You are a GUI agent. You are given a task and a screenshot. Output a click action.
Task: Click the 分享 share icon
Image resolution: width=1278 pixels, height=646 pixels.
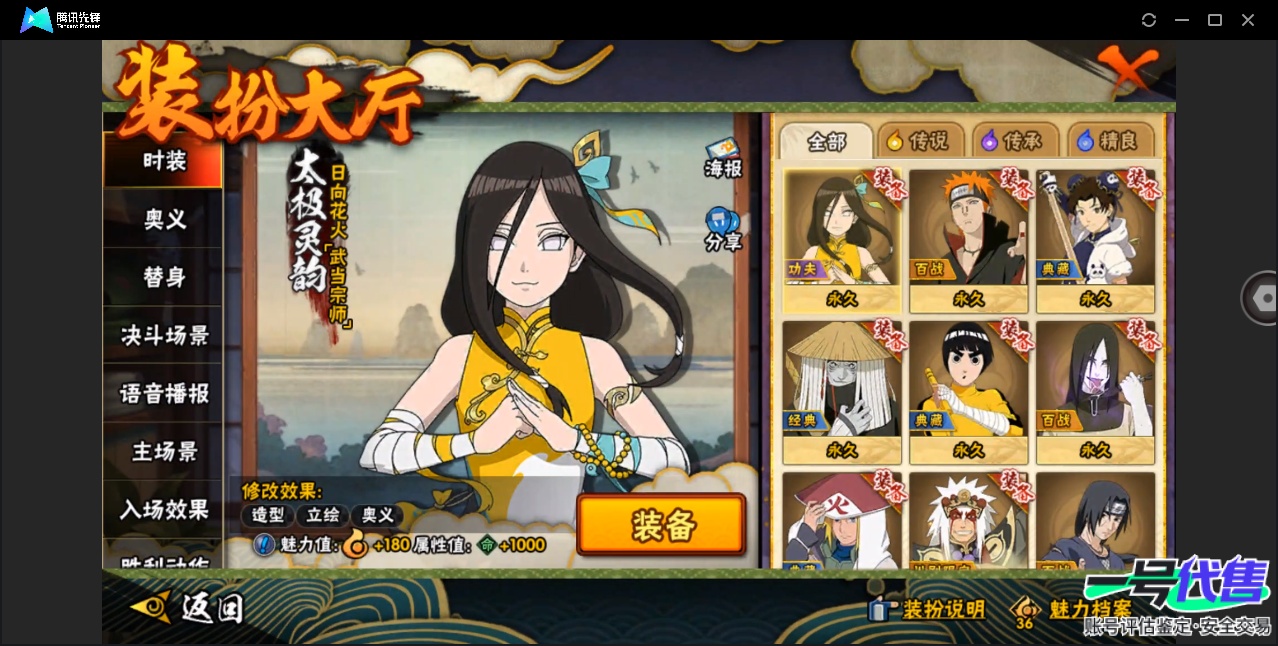(722, 230)
